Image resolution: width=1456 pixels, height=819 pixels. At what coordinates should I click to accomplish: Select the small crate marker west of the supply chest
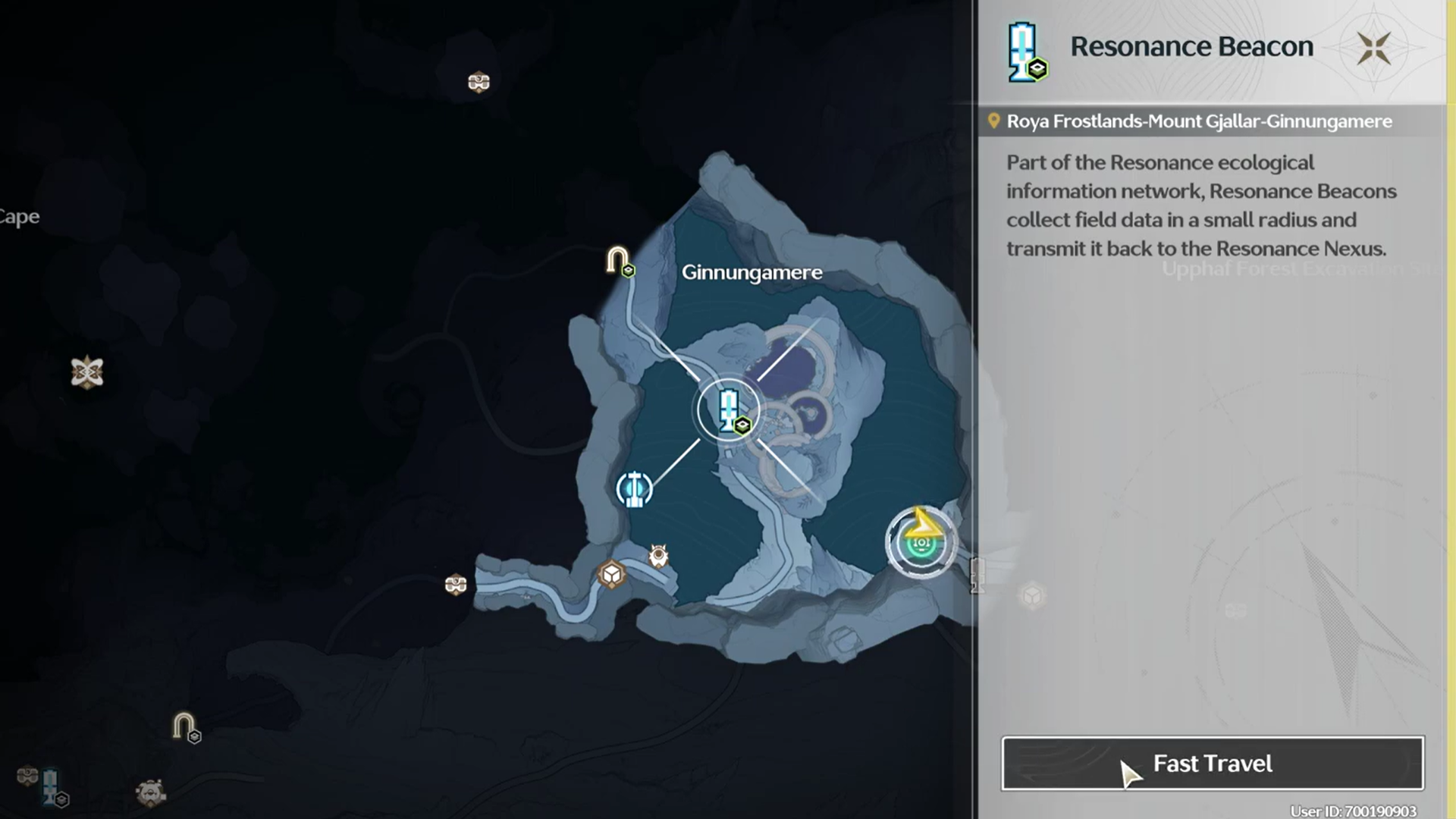coord(457,584)
